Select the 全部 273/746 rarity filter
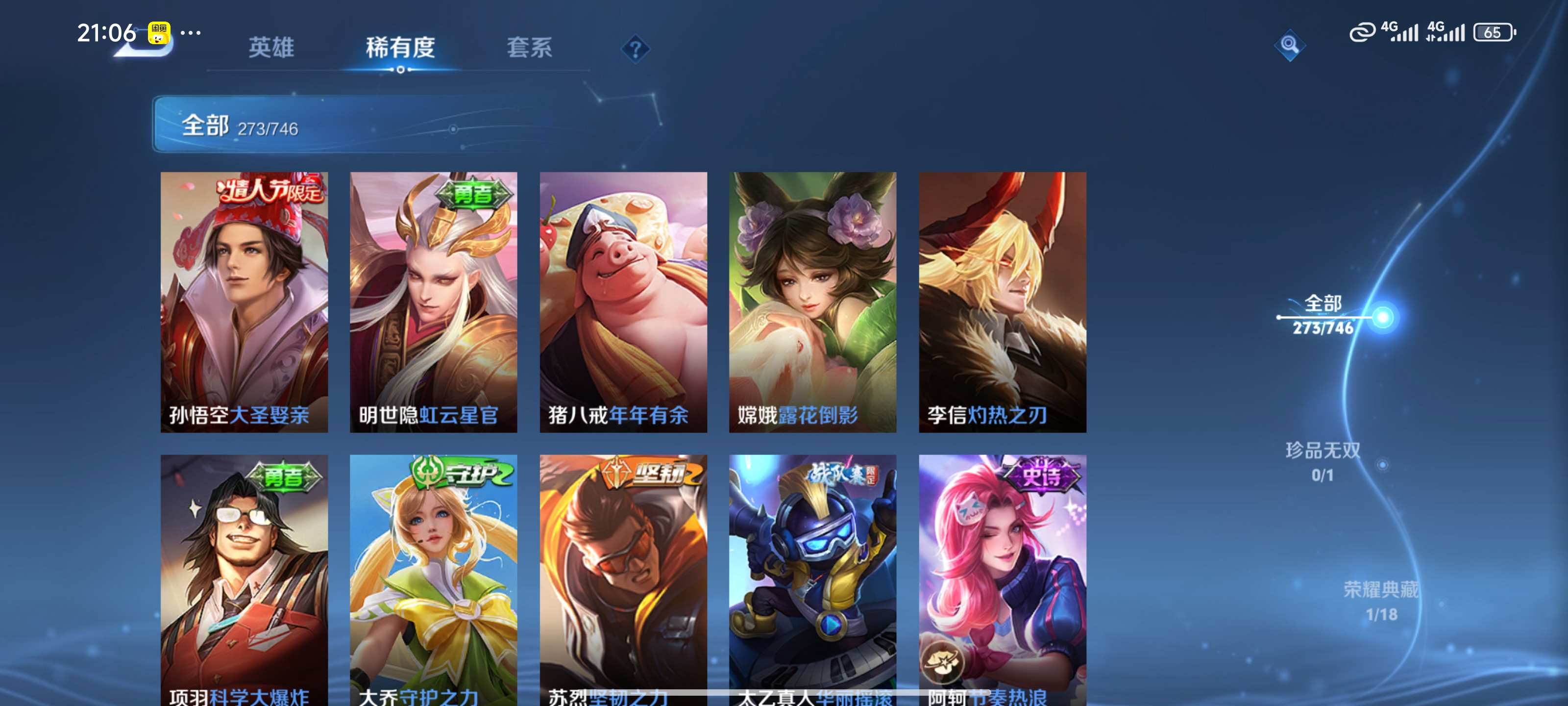The height and width of the screenshot is (706, 1568). (1323, 315)
